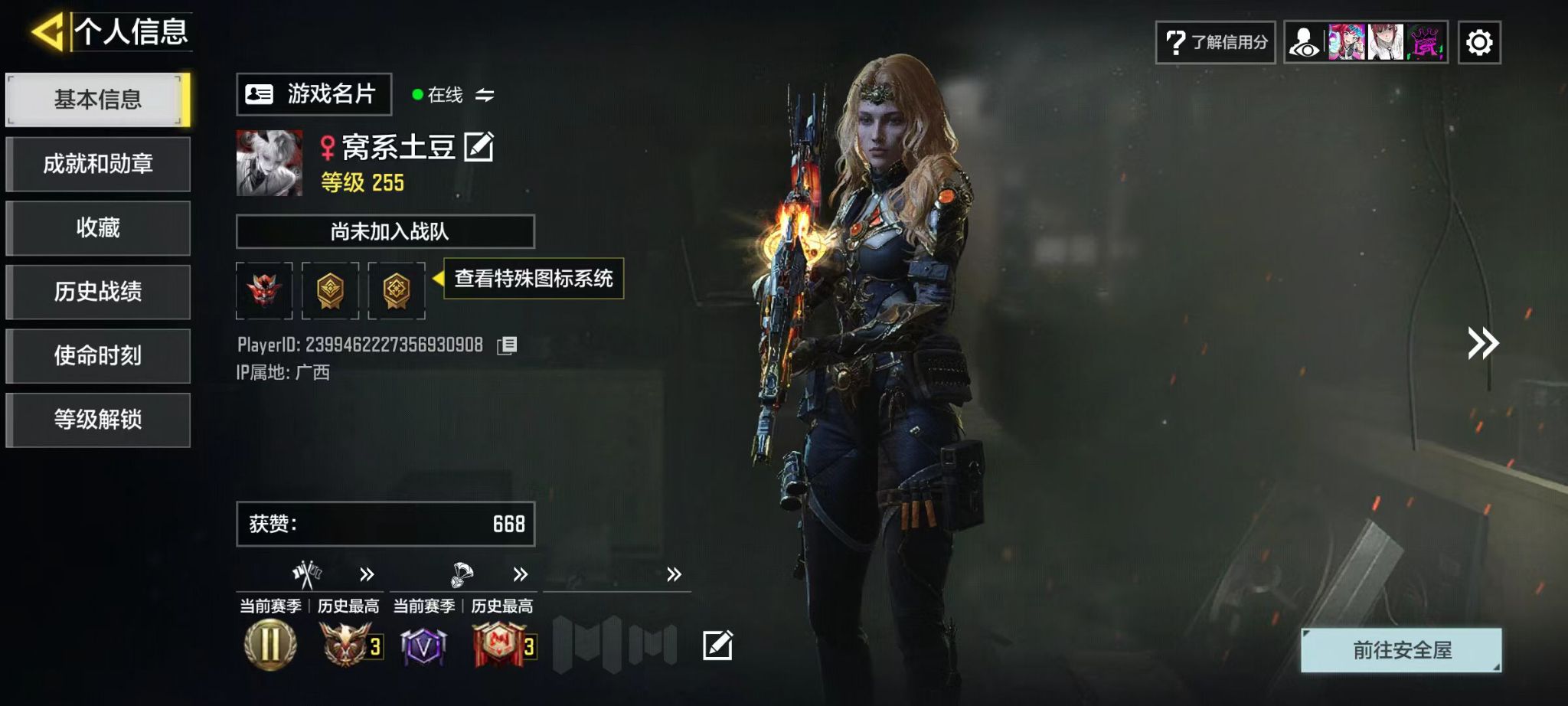Expand the right double-arrow panel

click(x=1482, y=343)
